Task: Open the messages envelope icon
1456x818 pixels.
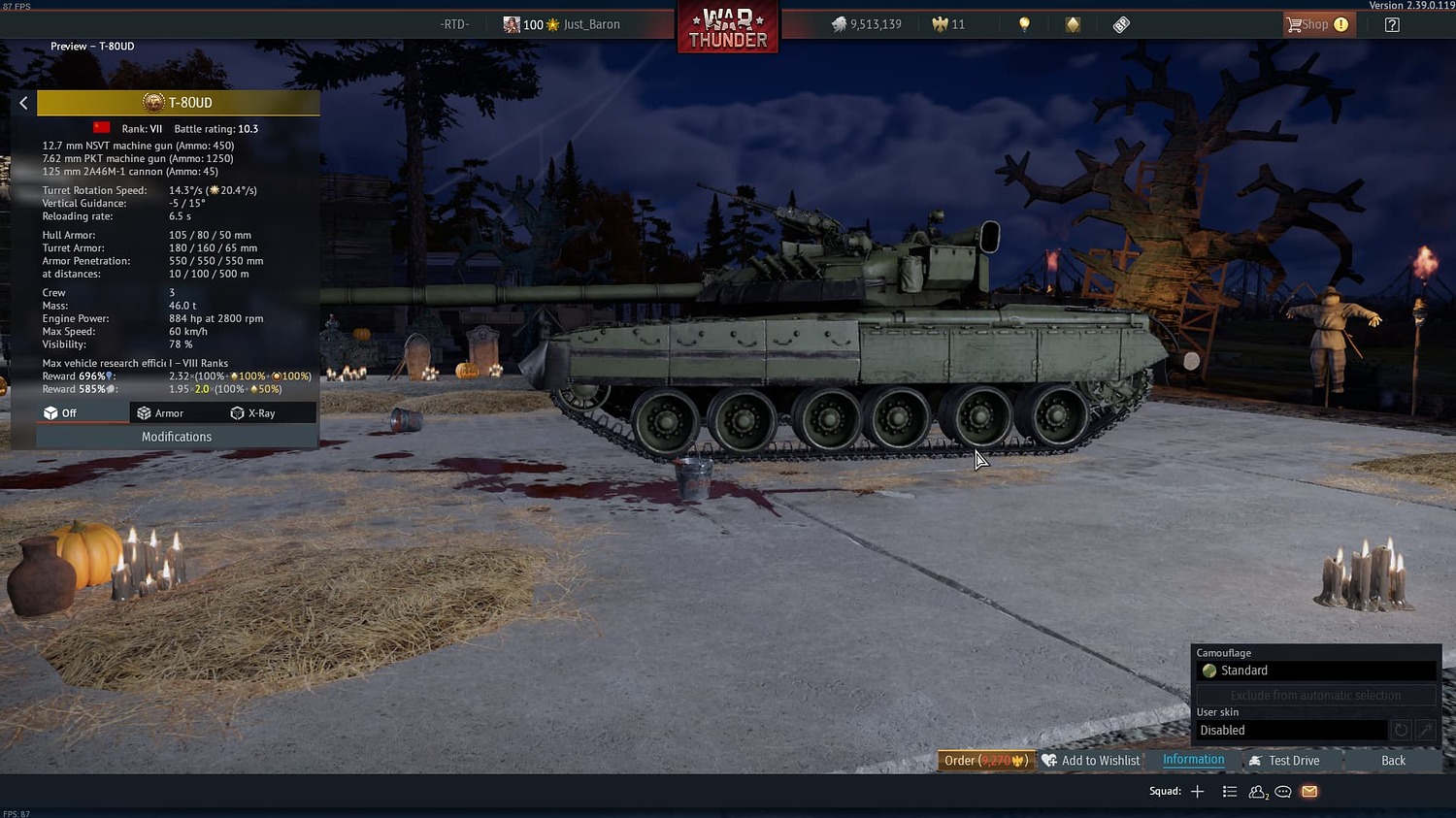Action: pyautogui.click(x=1309, y=792)
